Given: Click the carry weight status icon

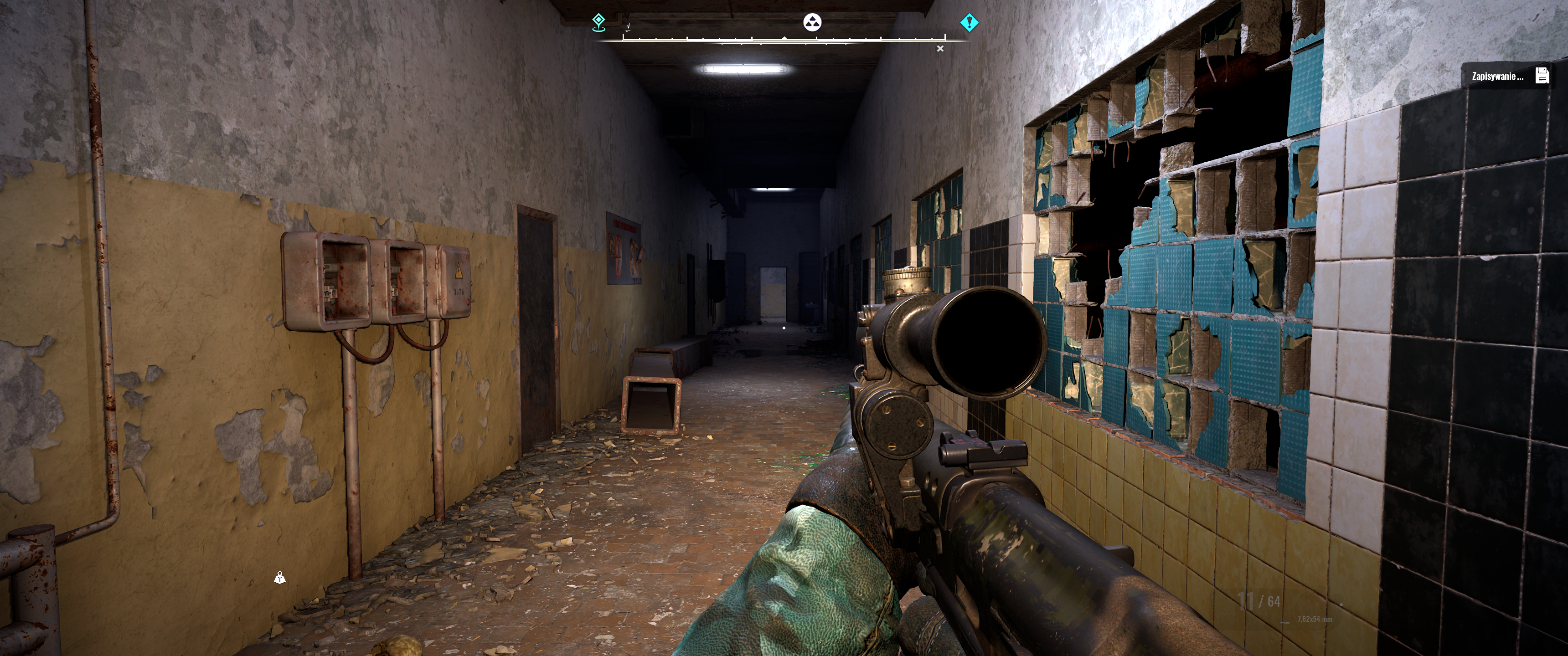Looking at the screenshot, I should (279, 578).
